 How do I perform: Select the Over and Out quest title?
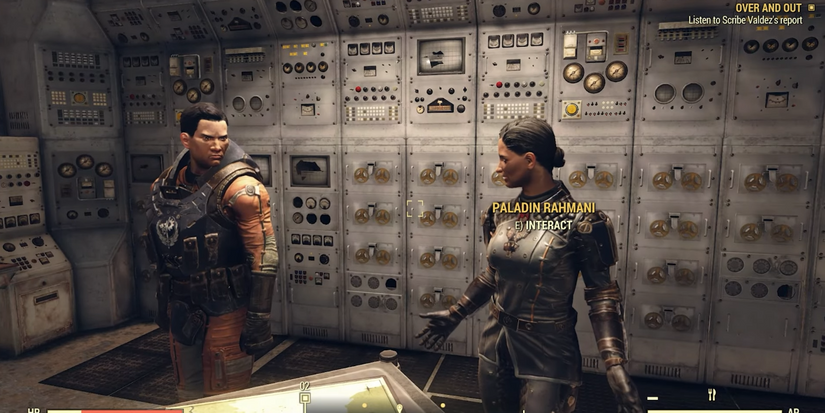coord(770,7)
